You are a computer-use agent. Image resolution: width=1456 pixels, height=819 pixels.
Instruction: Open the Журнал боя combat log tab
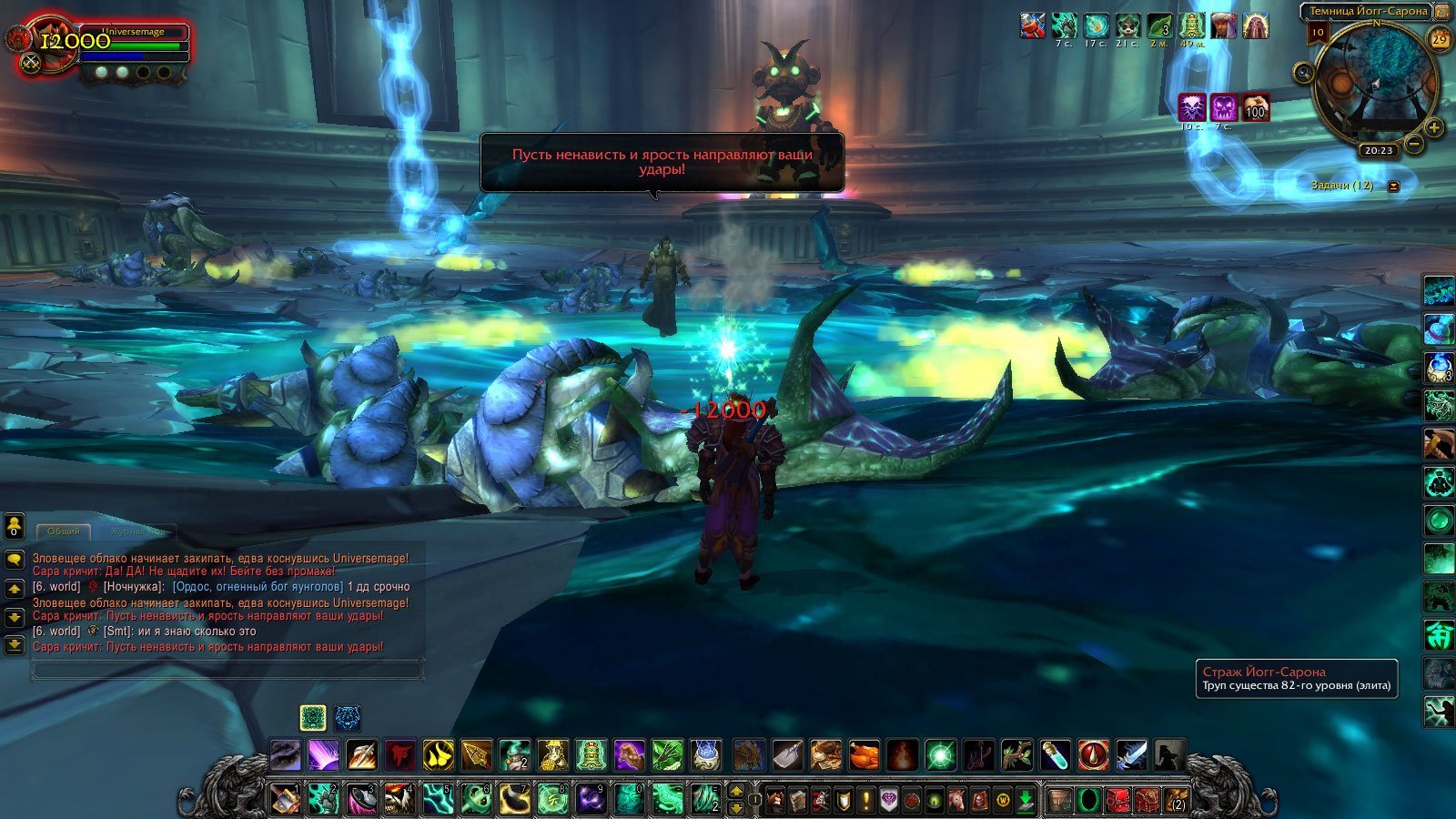(x=136, y=531)
